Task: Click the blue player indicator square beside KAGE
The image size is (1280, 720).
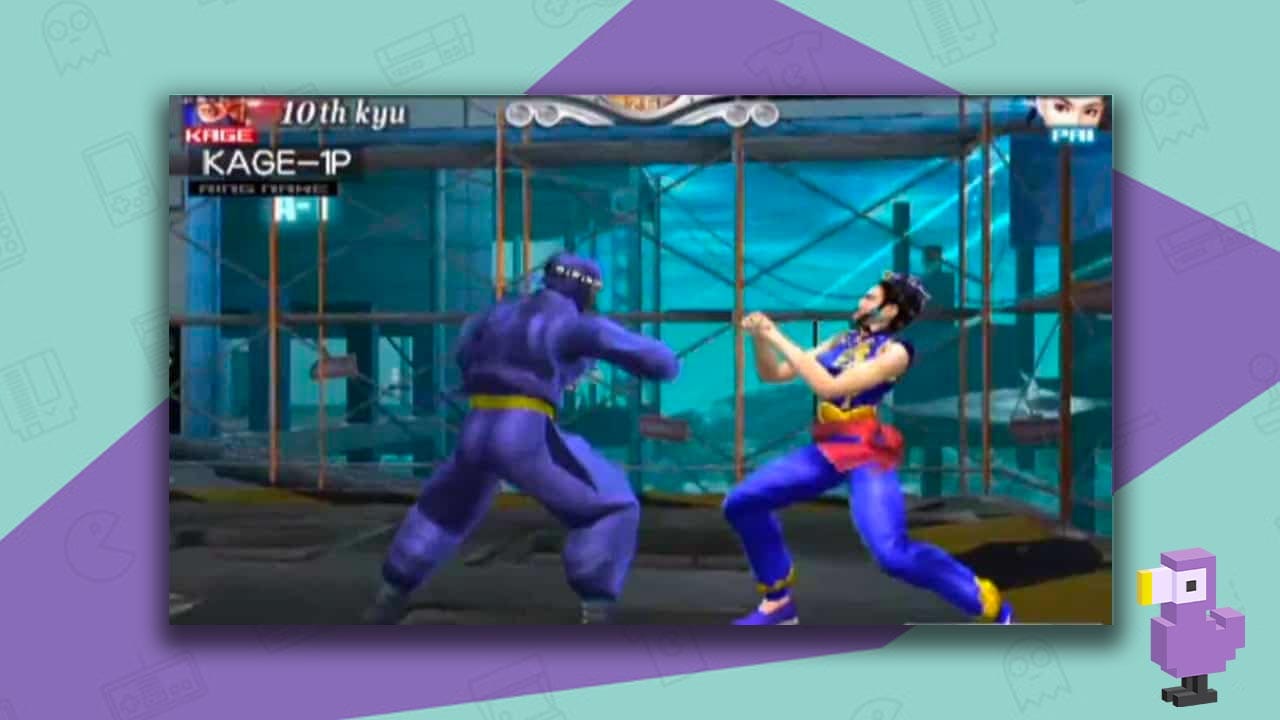Action: (x=188, y=110)
